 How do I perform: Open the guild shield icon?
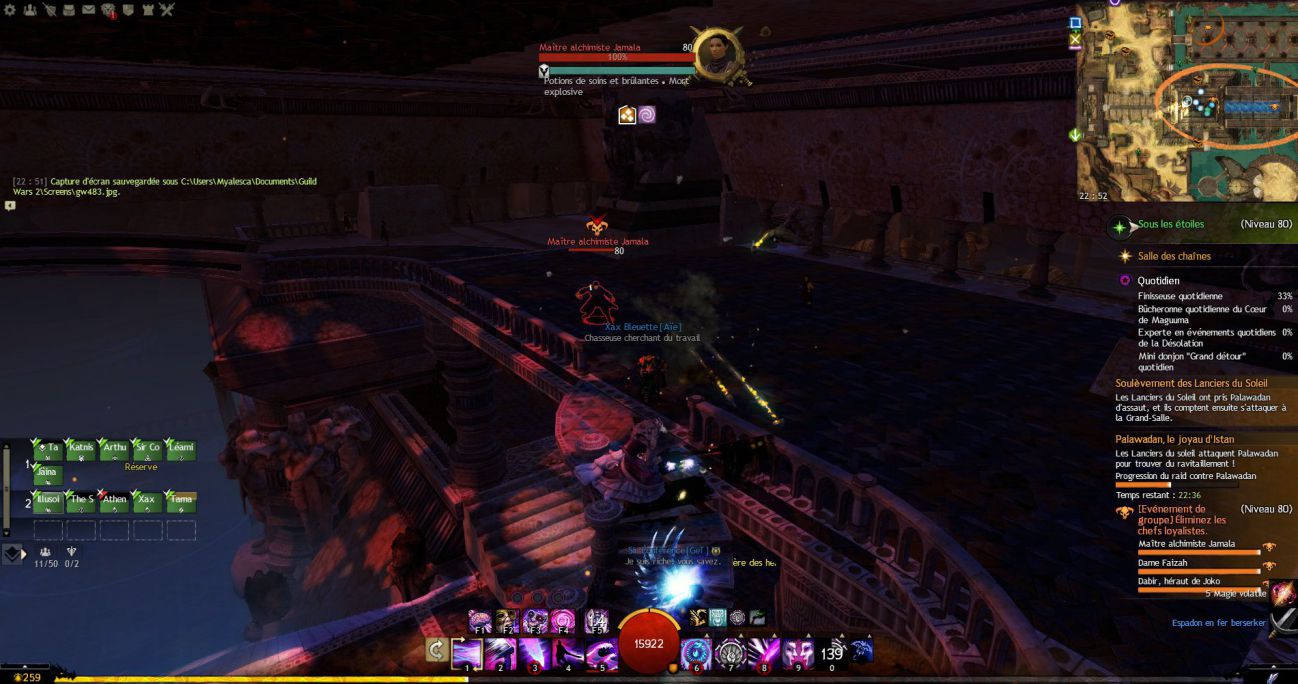(127, 10)
